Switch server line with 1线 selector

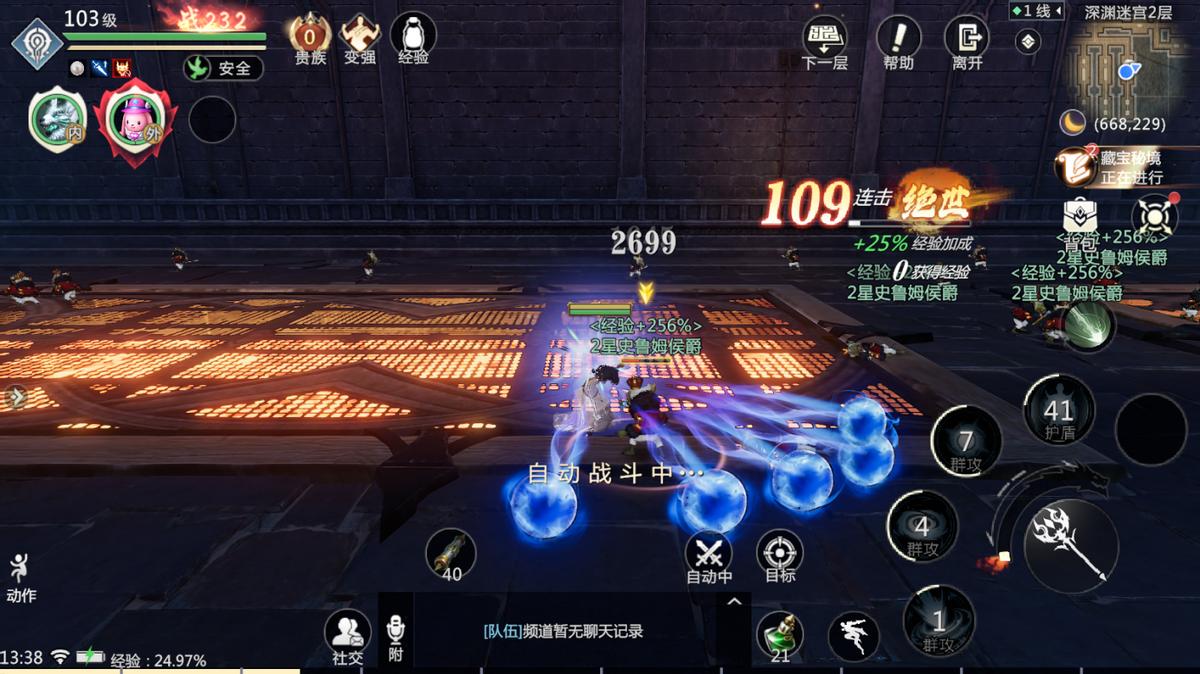1034,11
